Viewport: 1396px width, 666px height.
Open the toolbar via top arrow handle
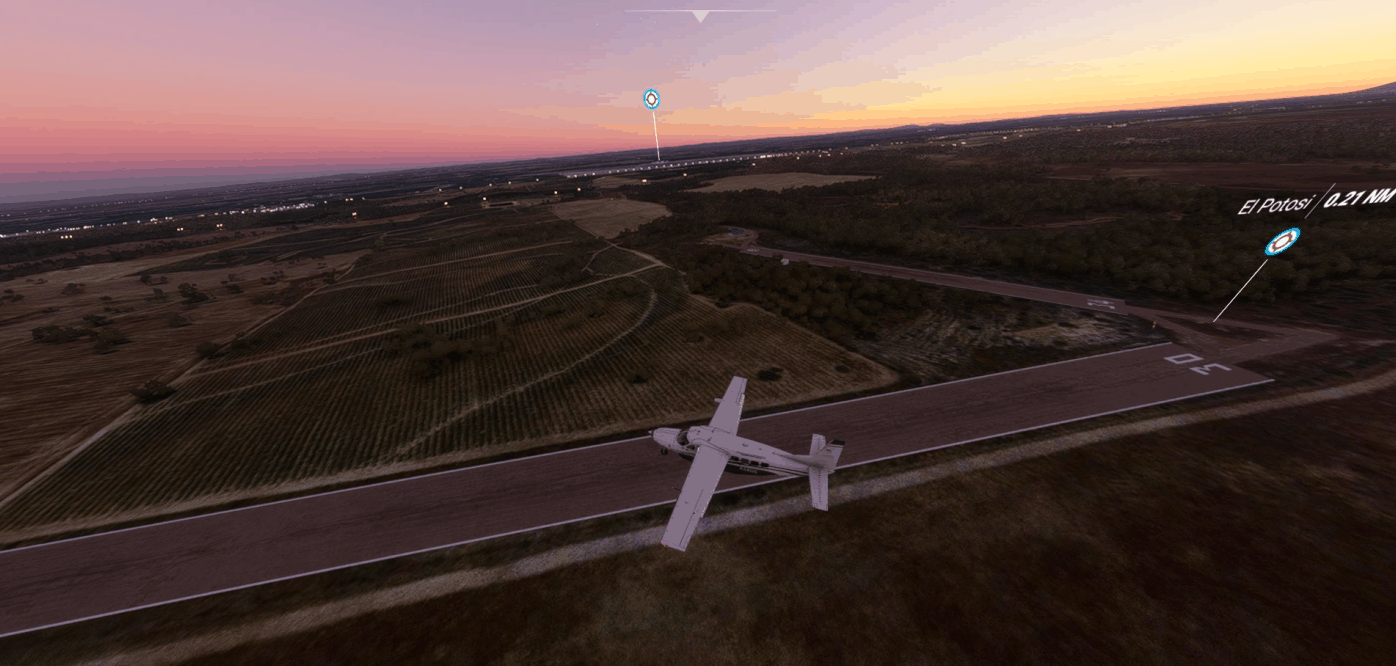point(700,15)
